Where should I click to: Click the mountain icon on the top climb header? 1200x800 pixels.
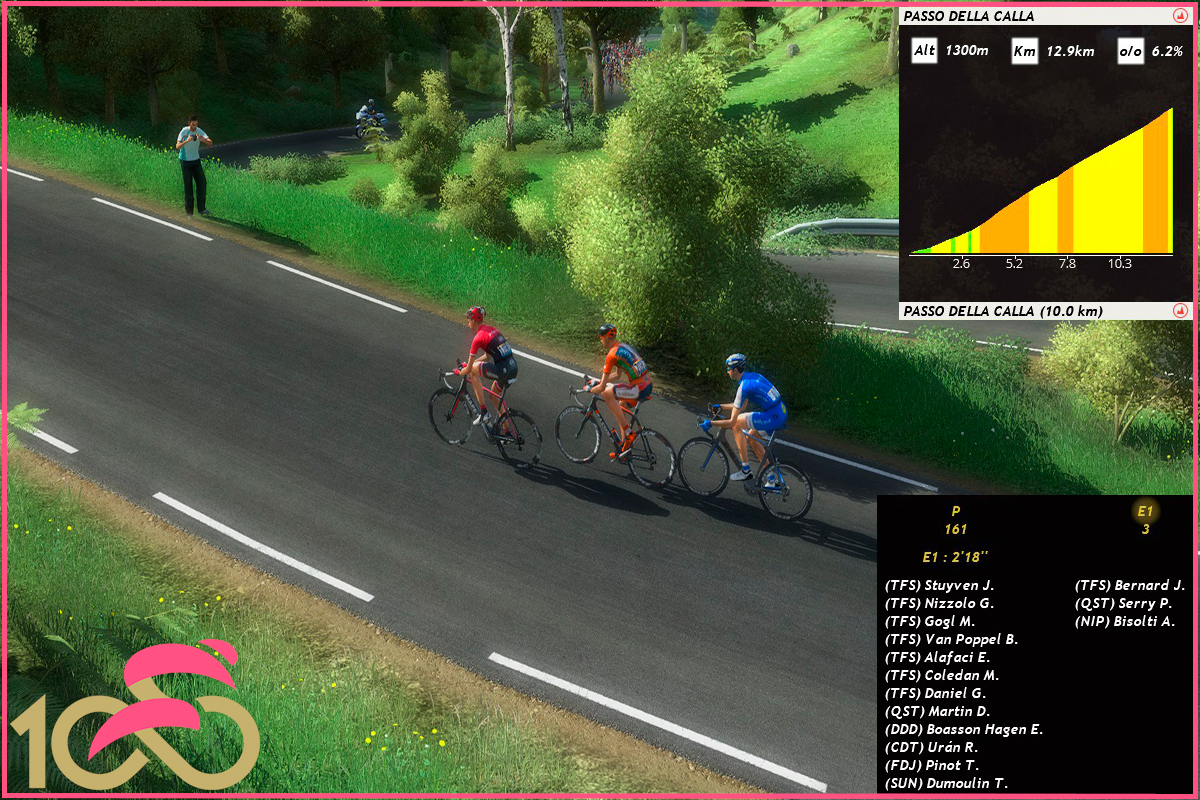pyautogui.click(x=1179, y=16)
